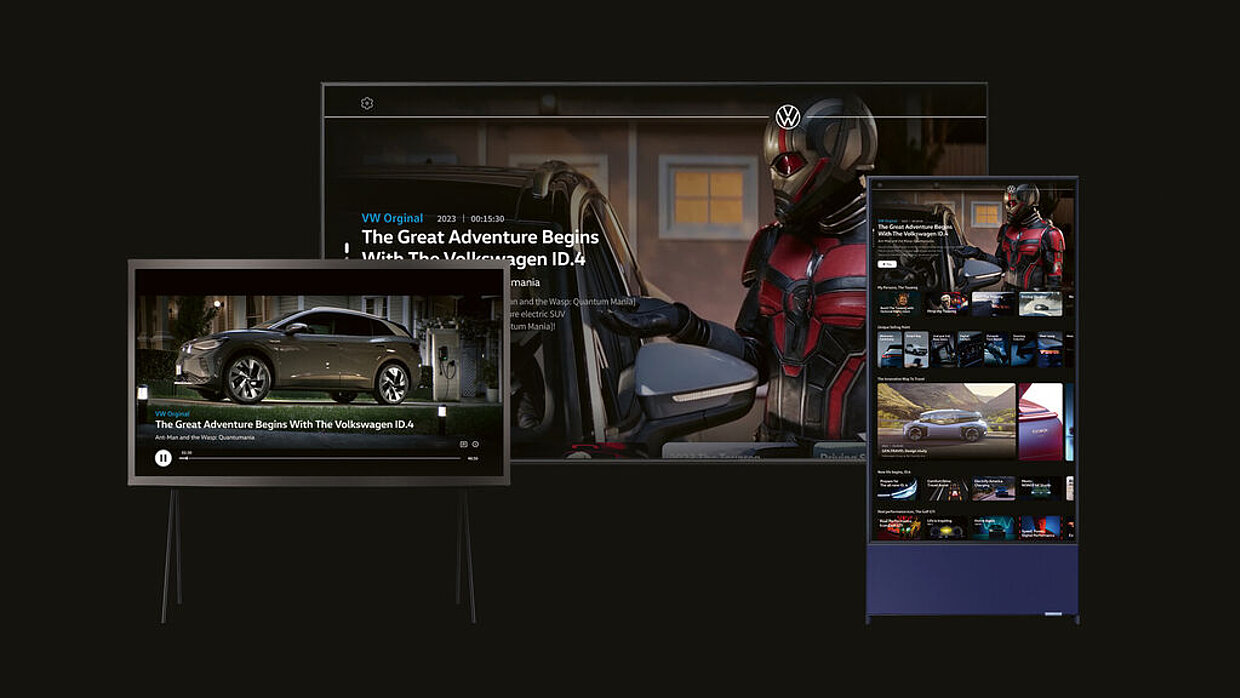Select the red car close-up thumbnail
This screenshot has width=1240, height=698.
[x=1040, y=422]
